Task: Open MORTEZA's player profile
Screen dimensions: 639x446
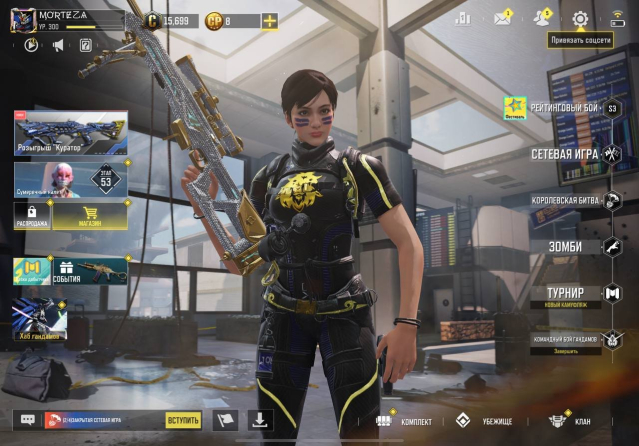Action: tap(23, 20)
